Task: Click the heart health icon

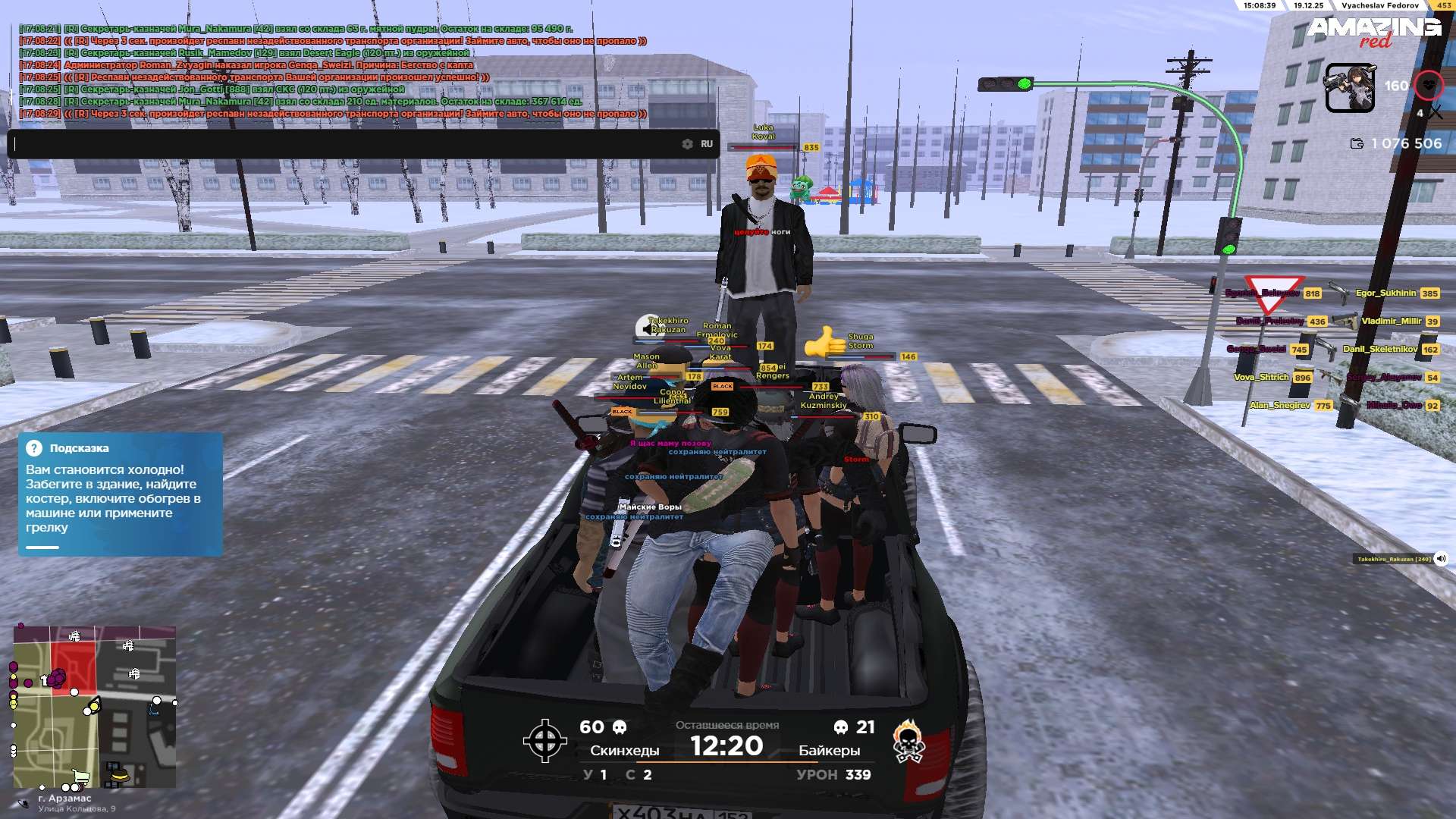Action: tap(1429, 86)
